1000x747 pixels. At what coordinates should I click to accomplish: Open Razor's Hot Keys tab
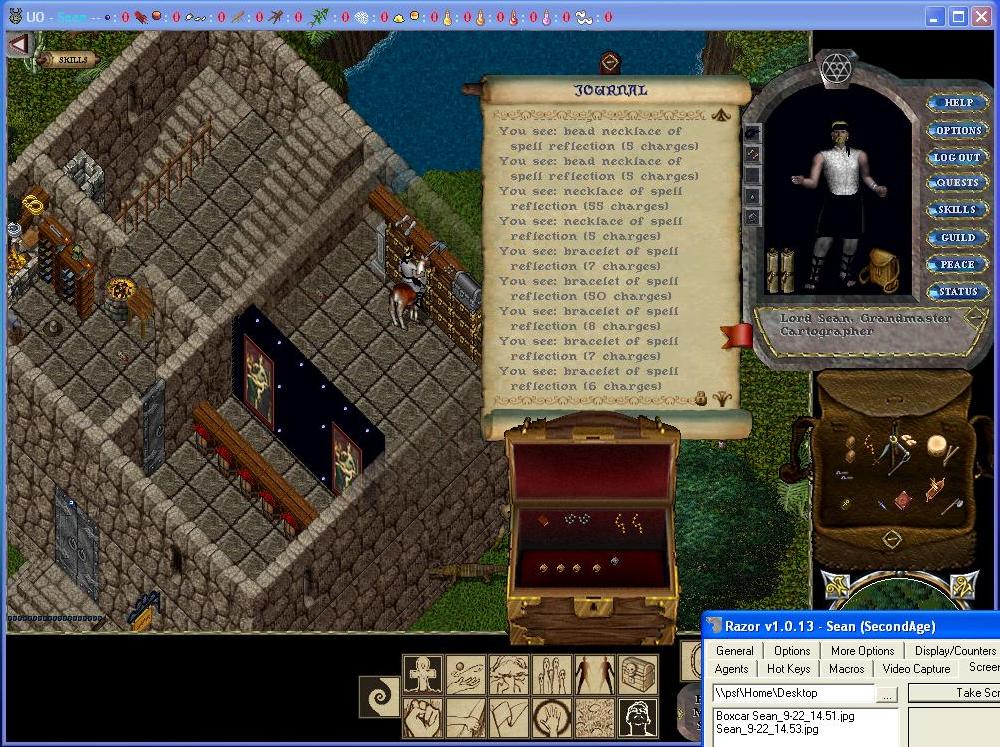point(788,669)
